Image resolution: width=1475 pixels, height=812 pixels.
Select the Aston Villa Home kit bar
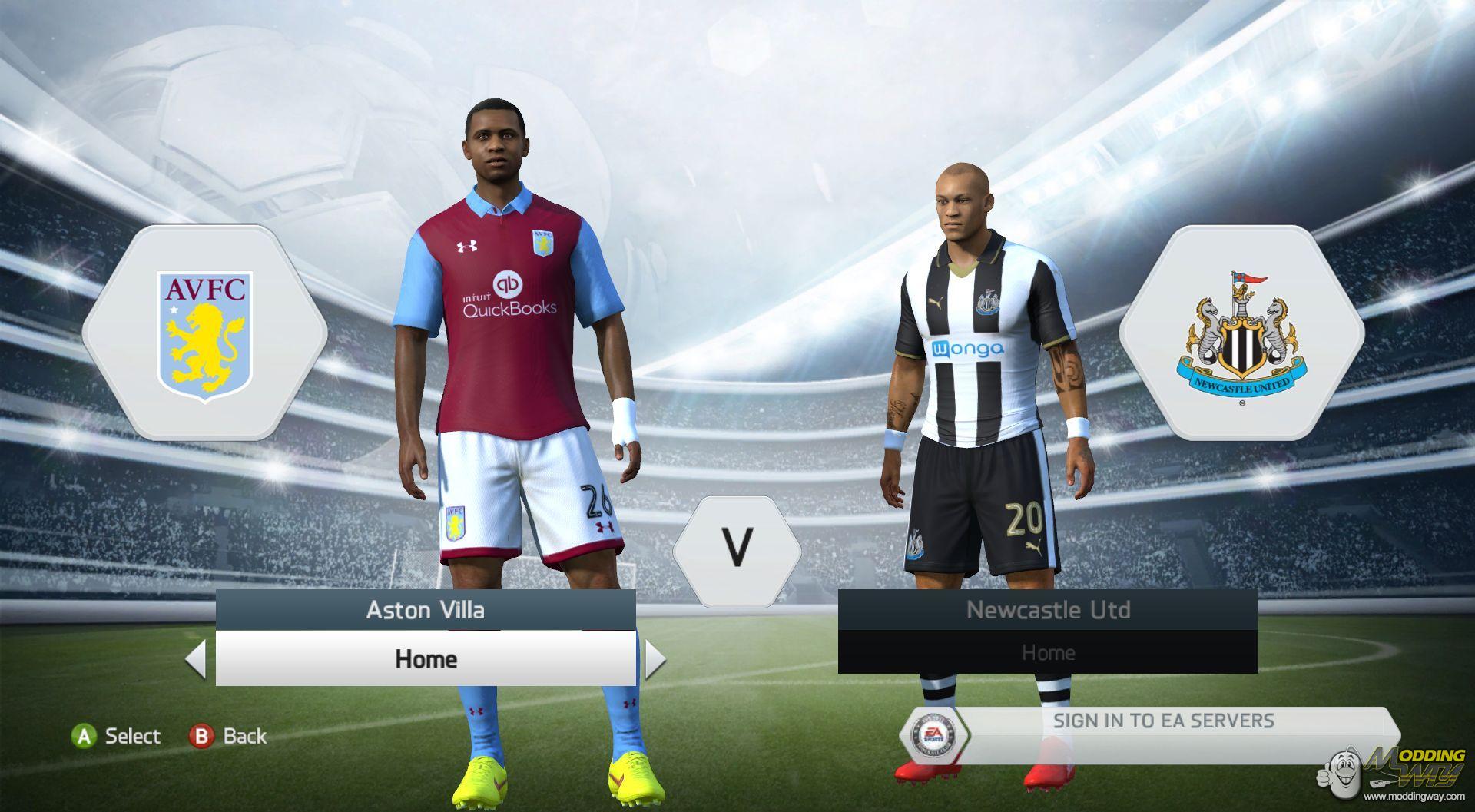click(x=426, y=659)
